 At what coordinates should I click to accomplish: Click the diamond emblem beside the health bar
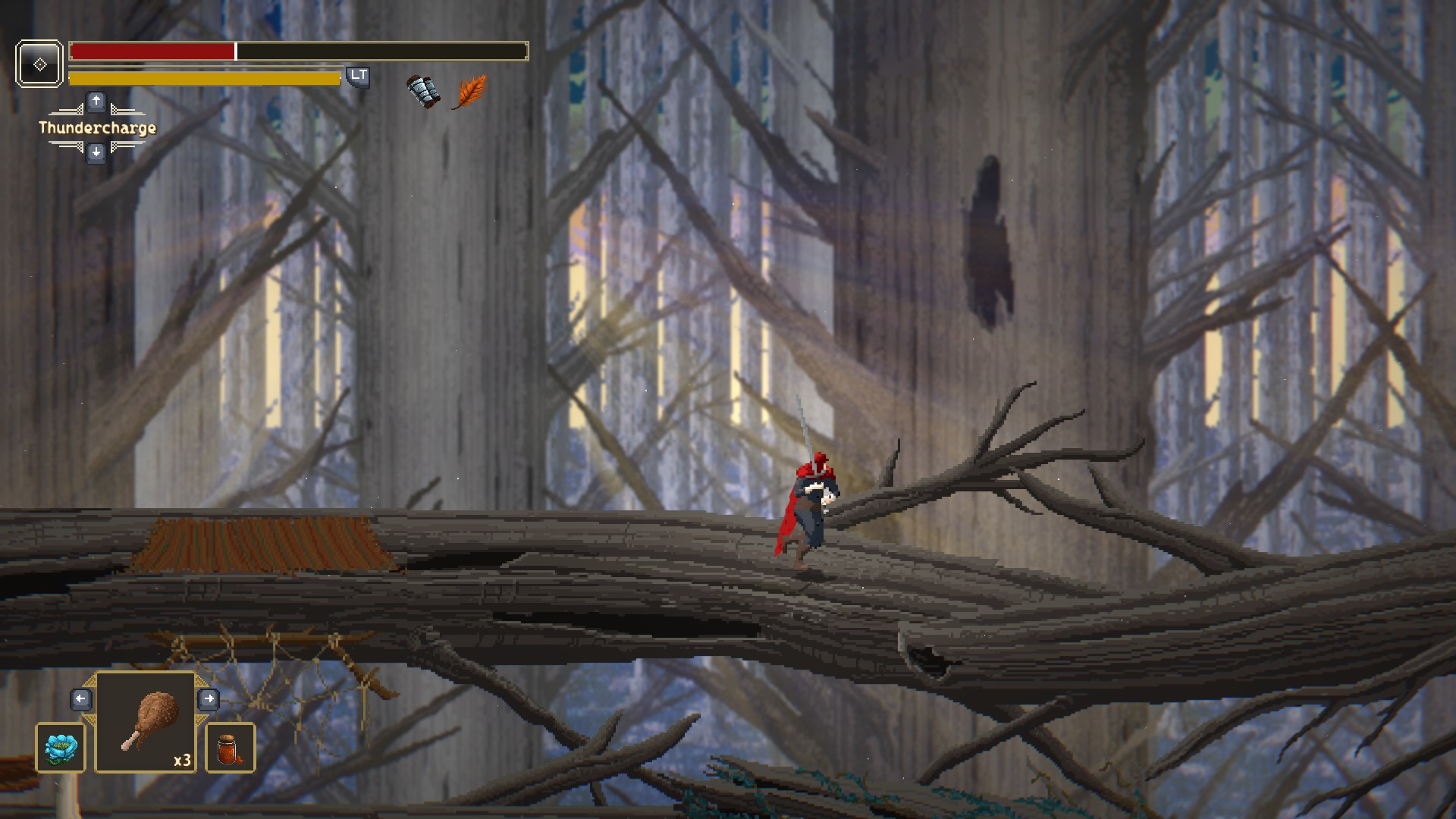pos(39,64)
